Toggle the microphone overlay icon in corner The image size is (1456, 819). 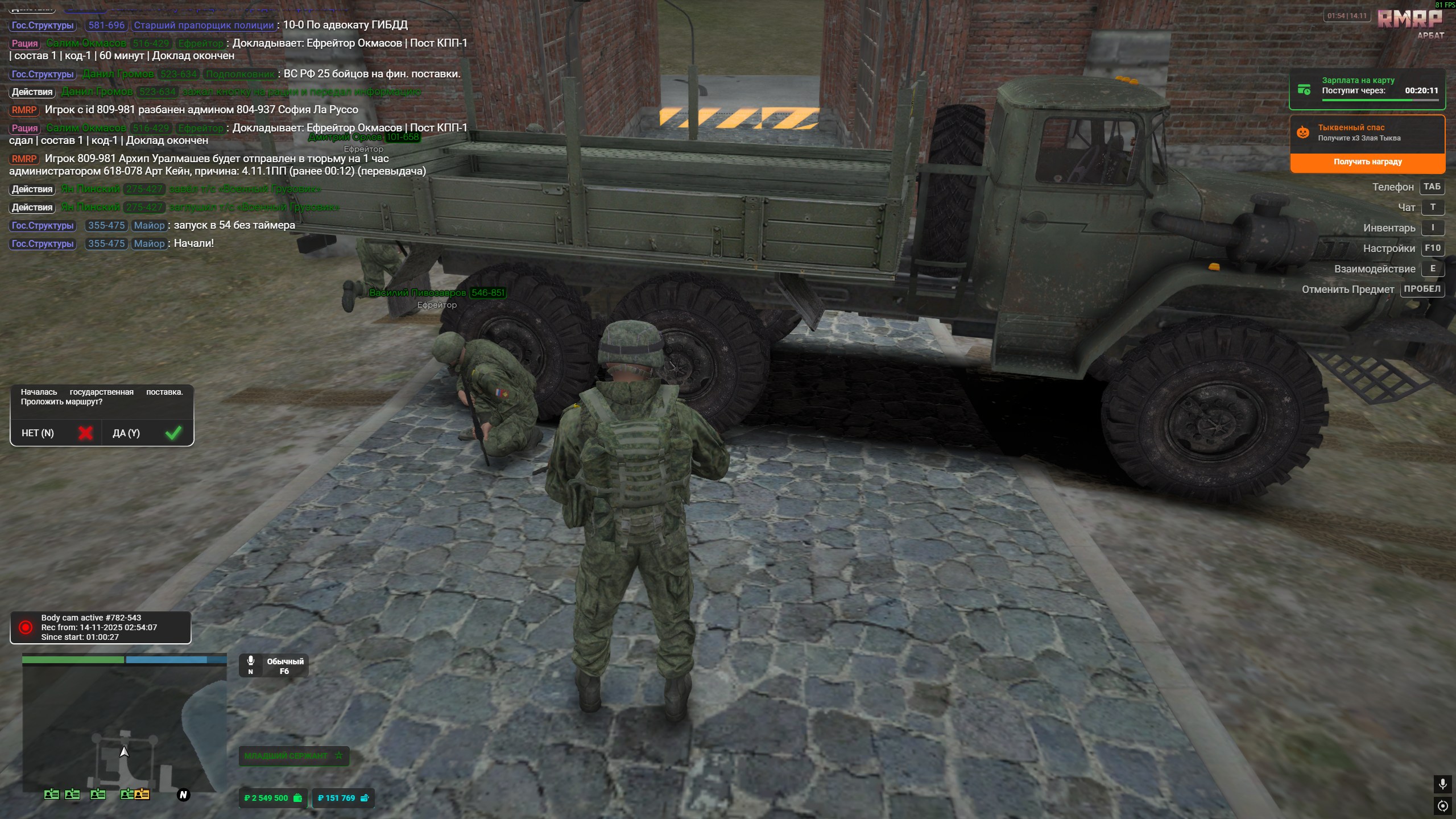point(1442,784)
